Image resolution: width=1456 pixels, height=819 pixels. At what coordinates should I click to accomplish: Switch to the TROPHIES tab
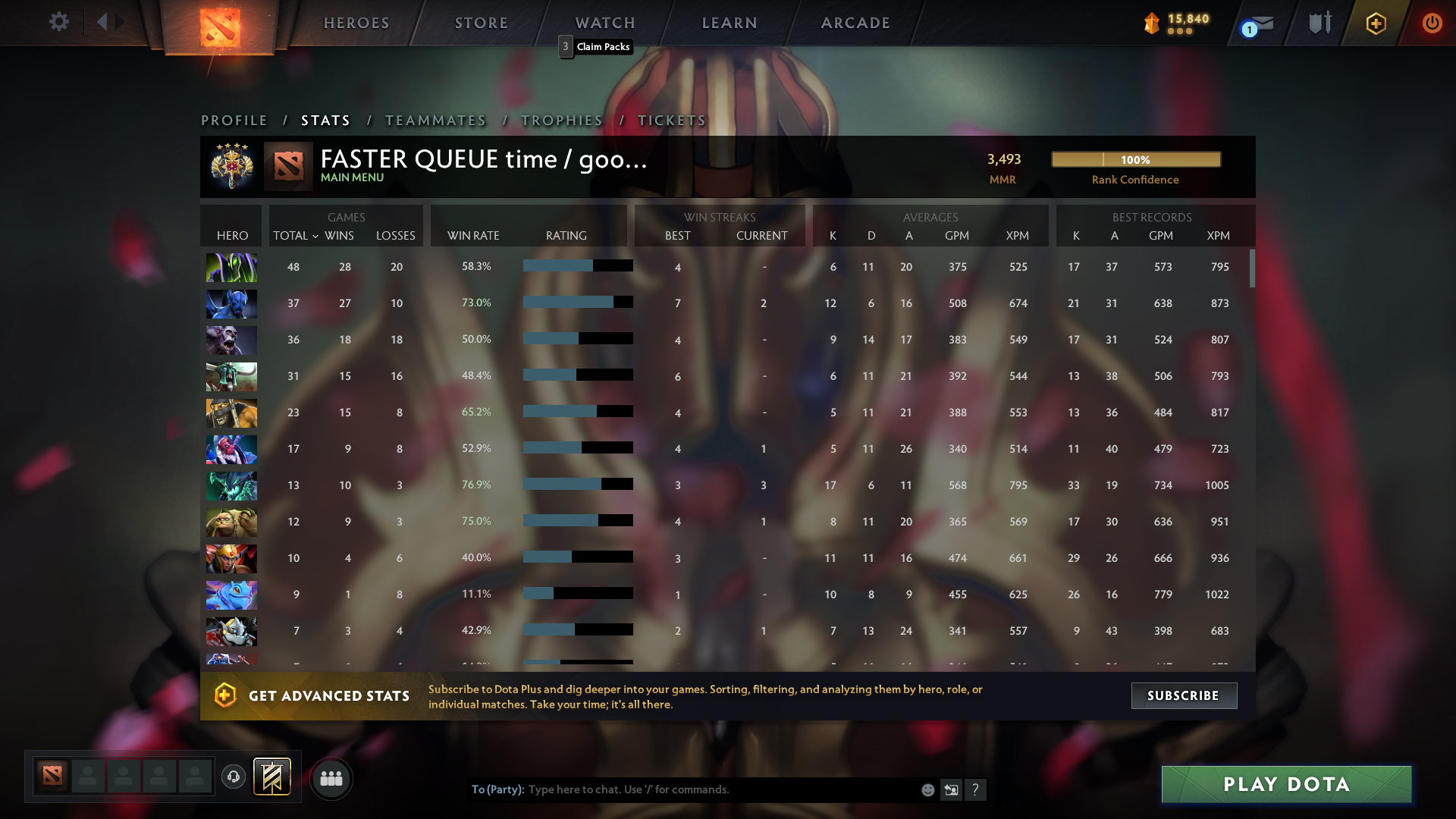click(561, 120)
